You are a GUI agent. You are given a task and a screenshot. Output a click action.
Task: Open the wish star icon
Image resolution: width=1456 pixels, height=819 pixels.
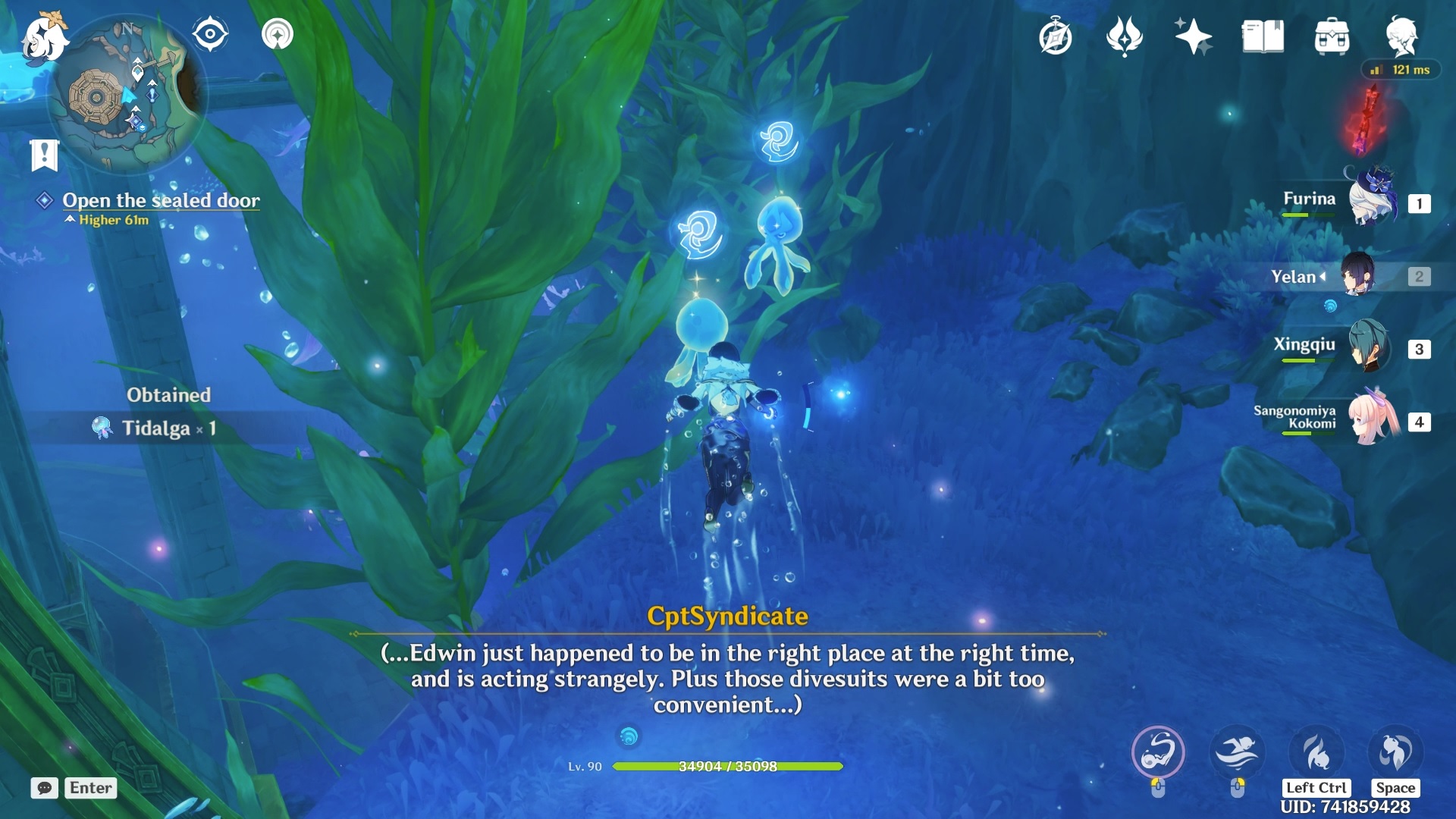click(x=1193, y=36)
